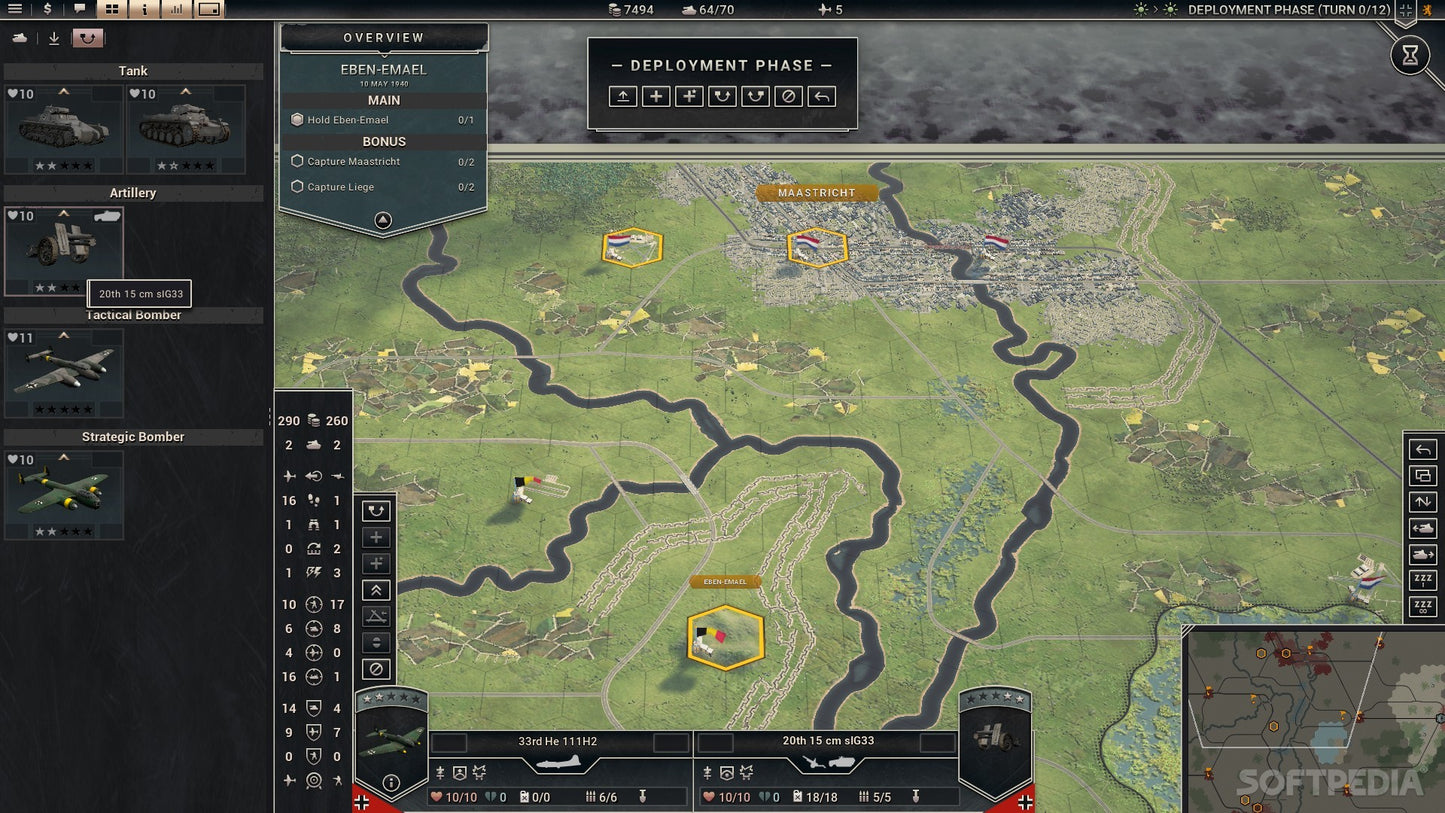Open the hamburger main menu

pos(15,10)
